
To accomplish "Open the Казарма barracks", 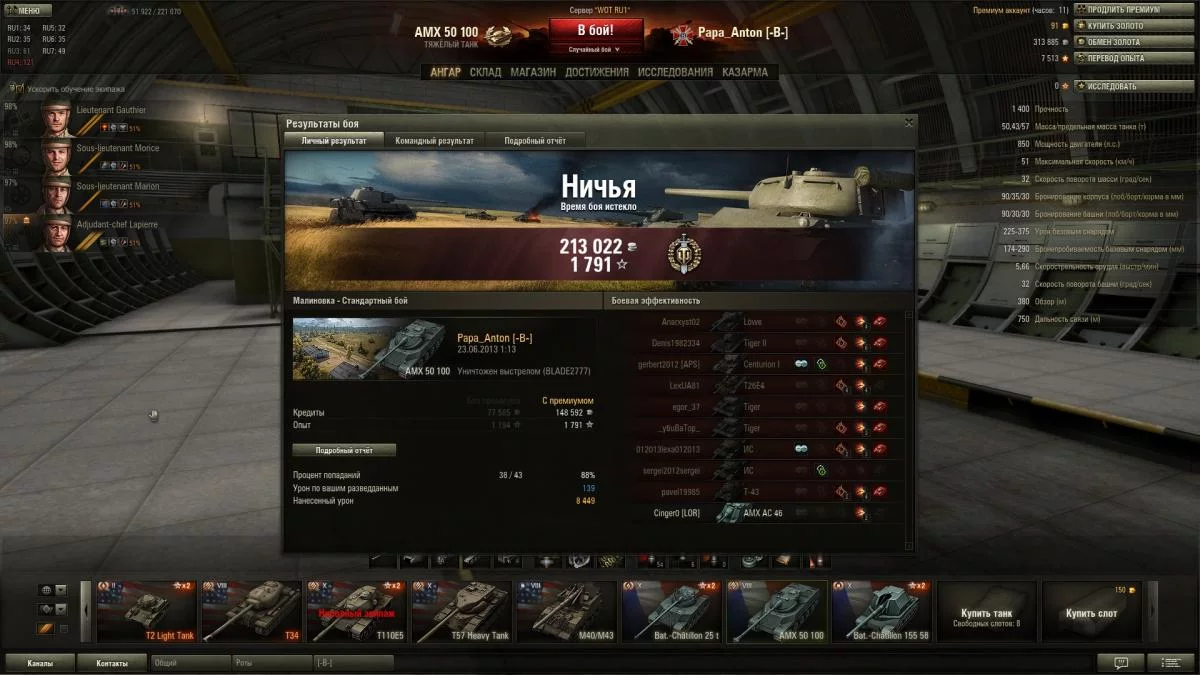I will pyautogui.click(x=745, y=72).
